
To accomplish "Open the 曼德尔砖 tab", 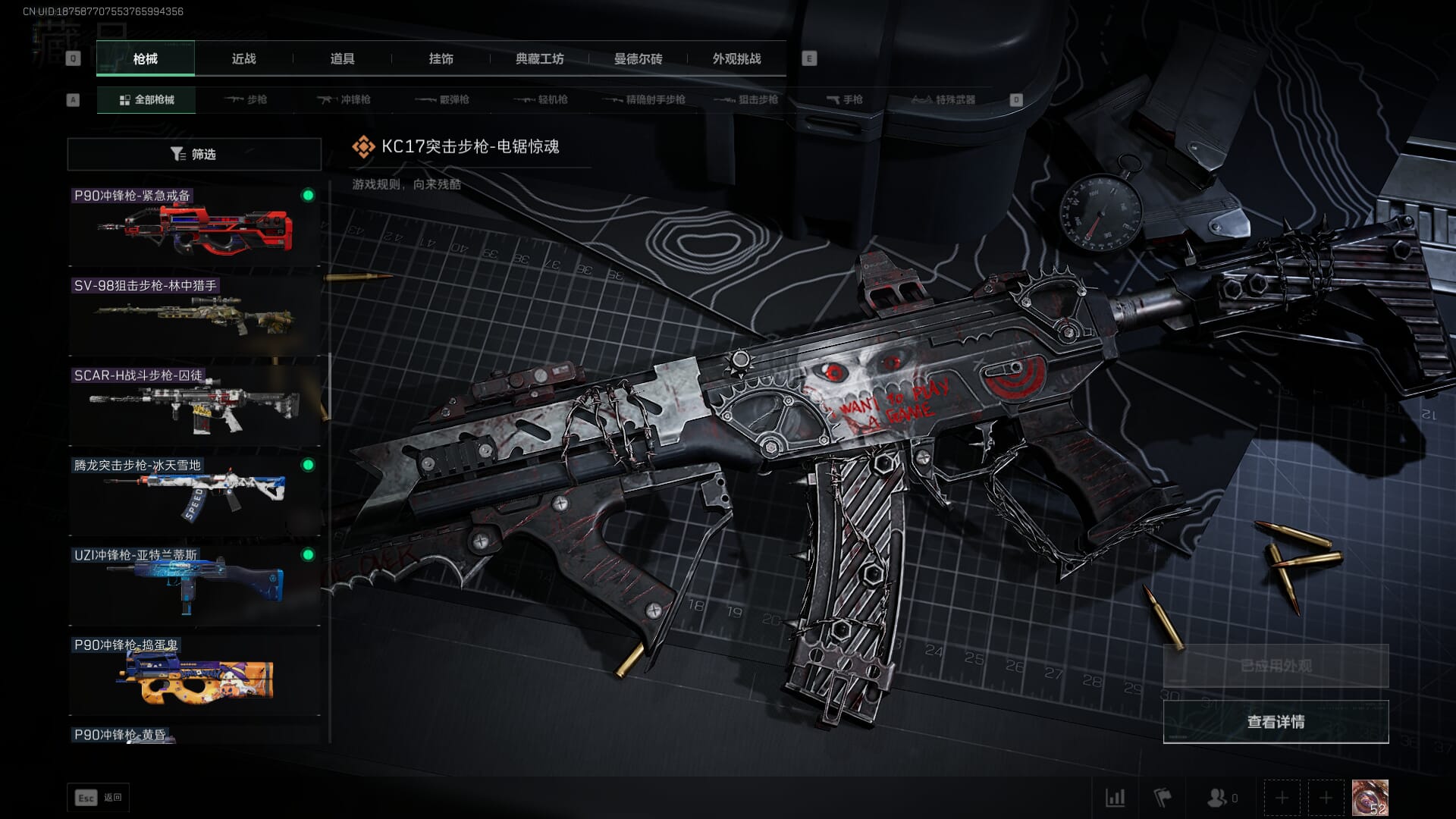I will 638,58.
